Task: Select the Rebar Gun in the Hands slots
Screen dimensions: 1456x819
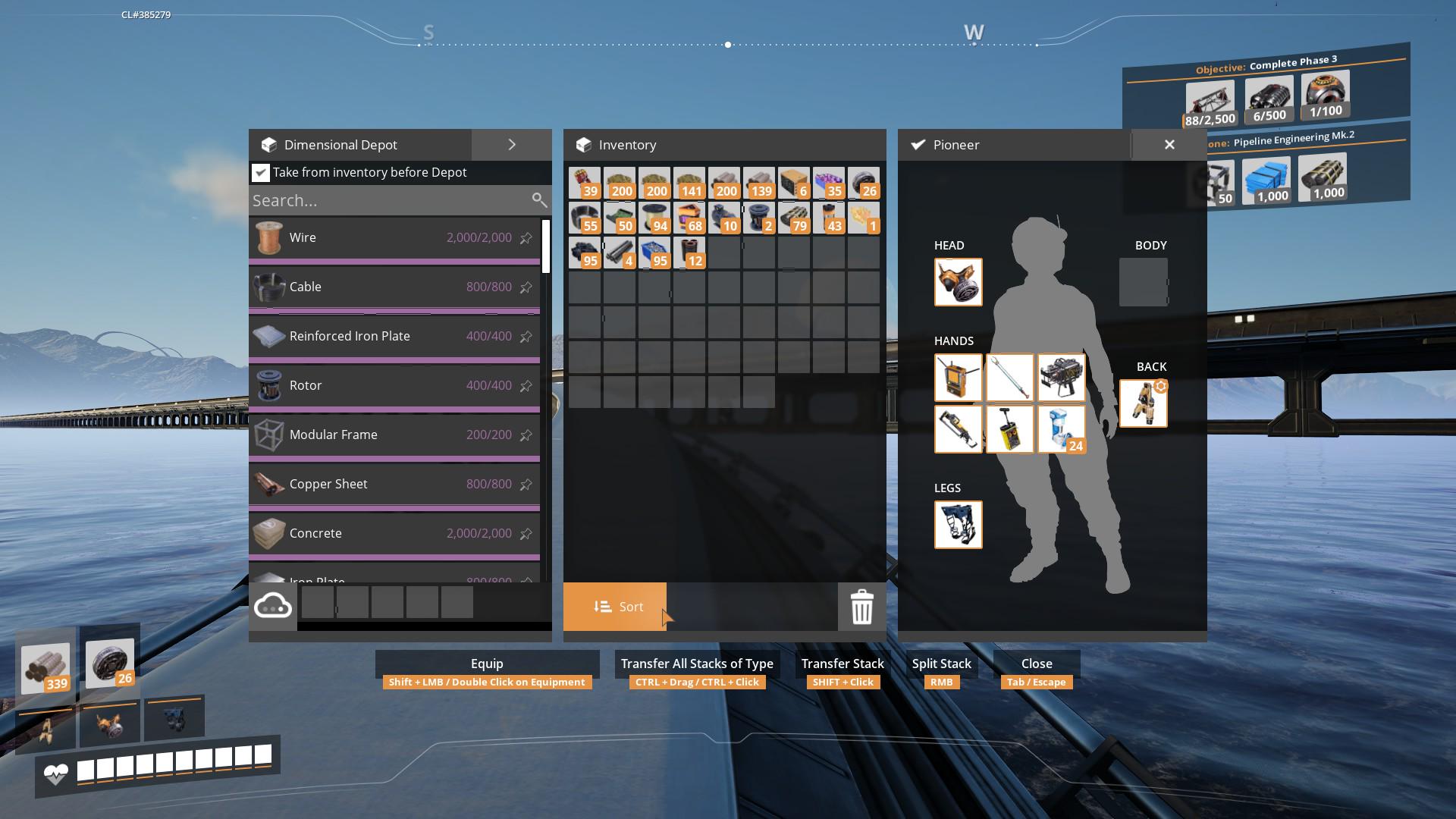Action: pyautogui.click(x=1062, y=377)
